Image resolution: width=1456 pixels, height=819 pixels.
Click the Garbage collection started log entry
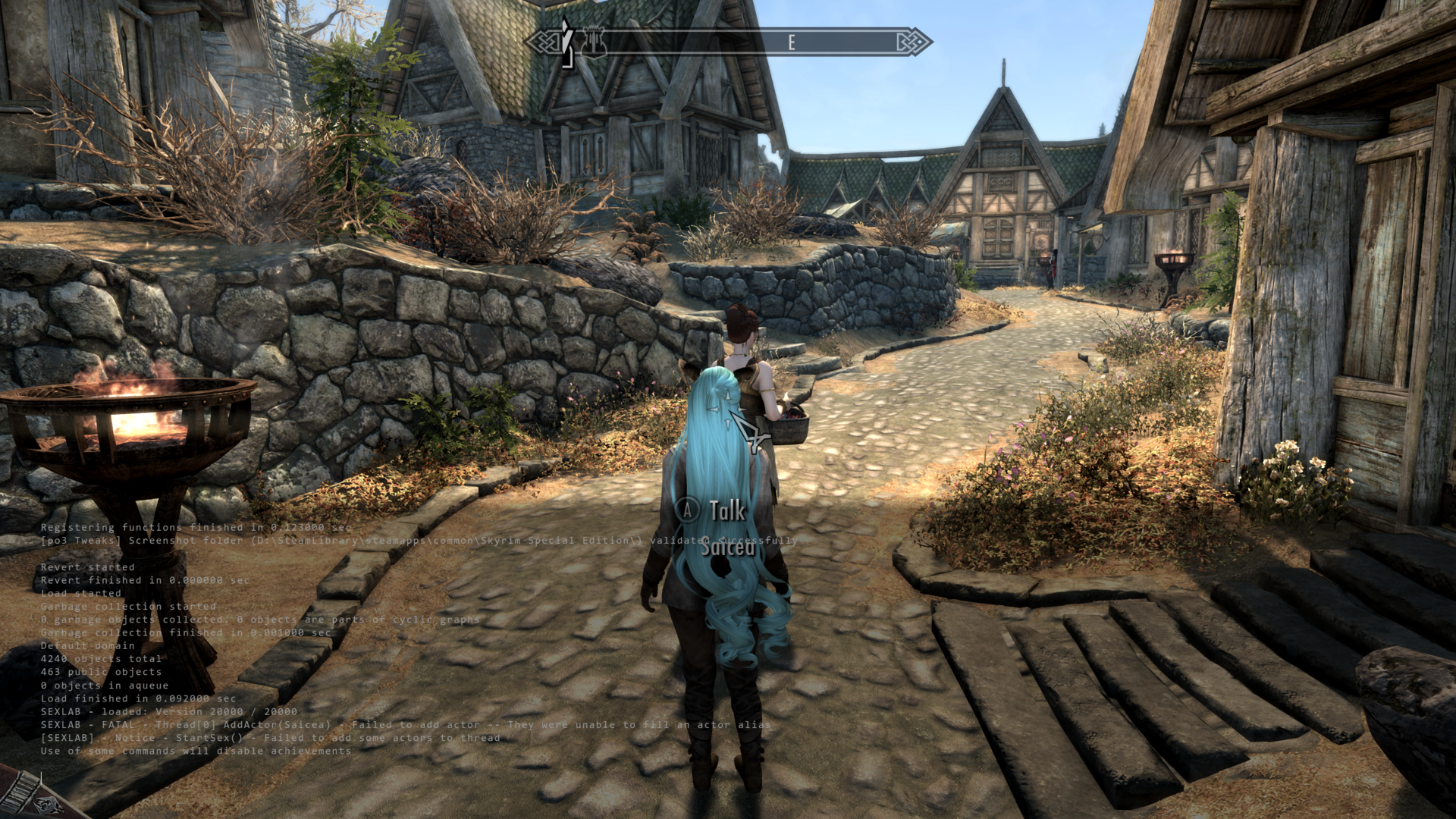click(129, 607)
